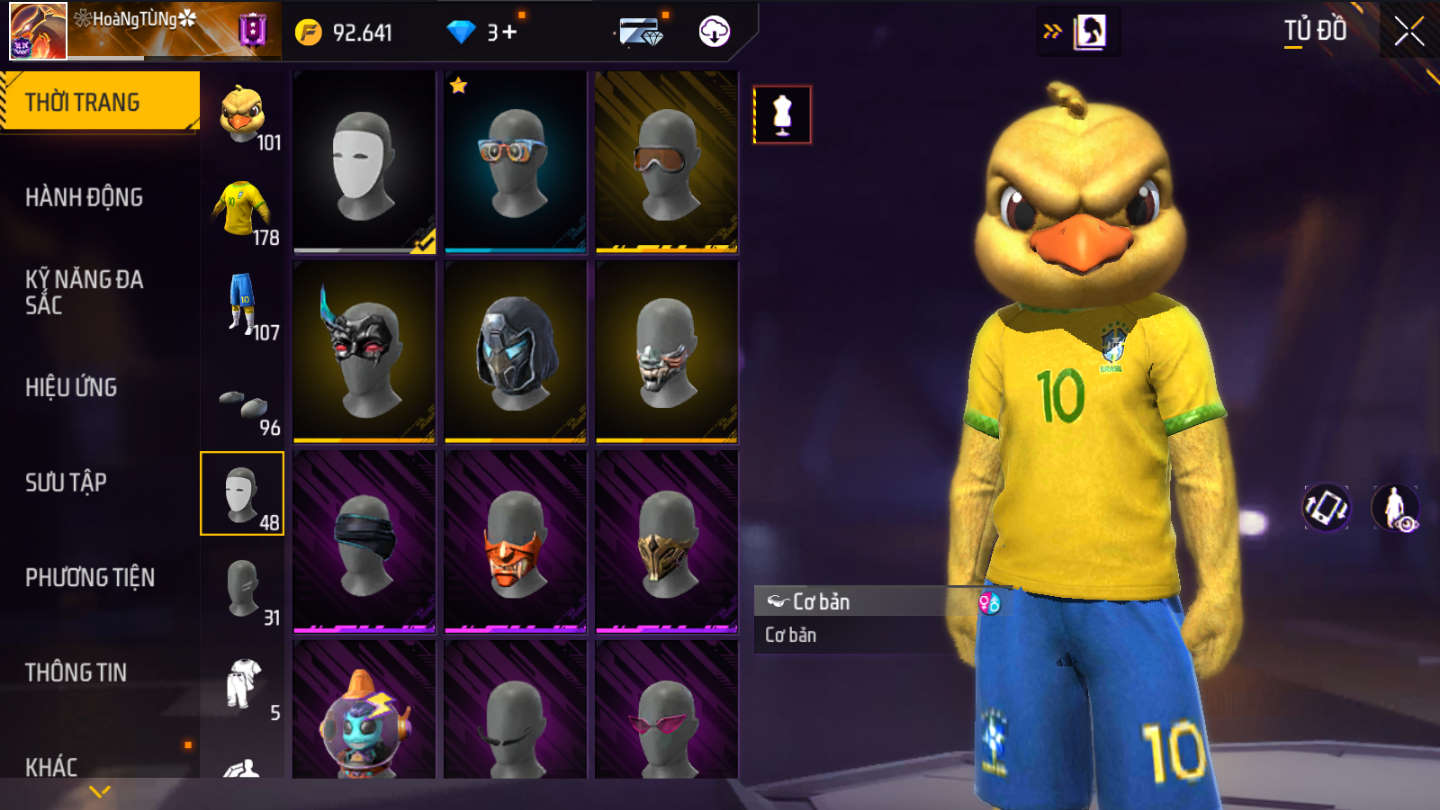Close the TỦ ĐỒ wardrobe screen
This screenshot has height=810, width=1440.
(x=1410, y=32)
